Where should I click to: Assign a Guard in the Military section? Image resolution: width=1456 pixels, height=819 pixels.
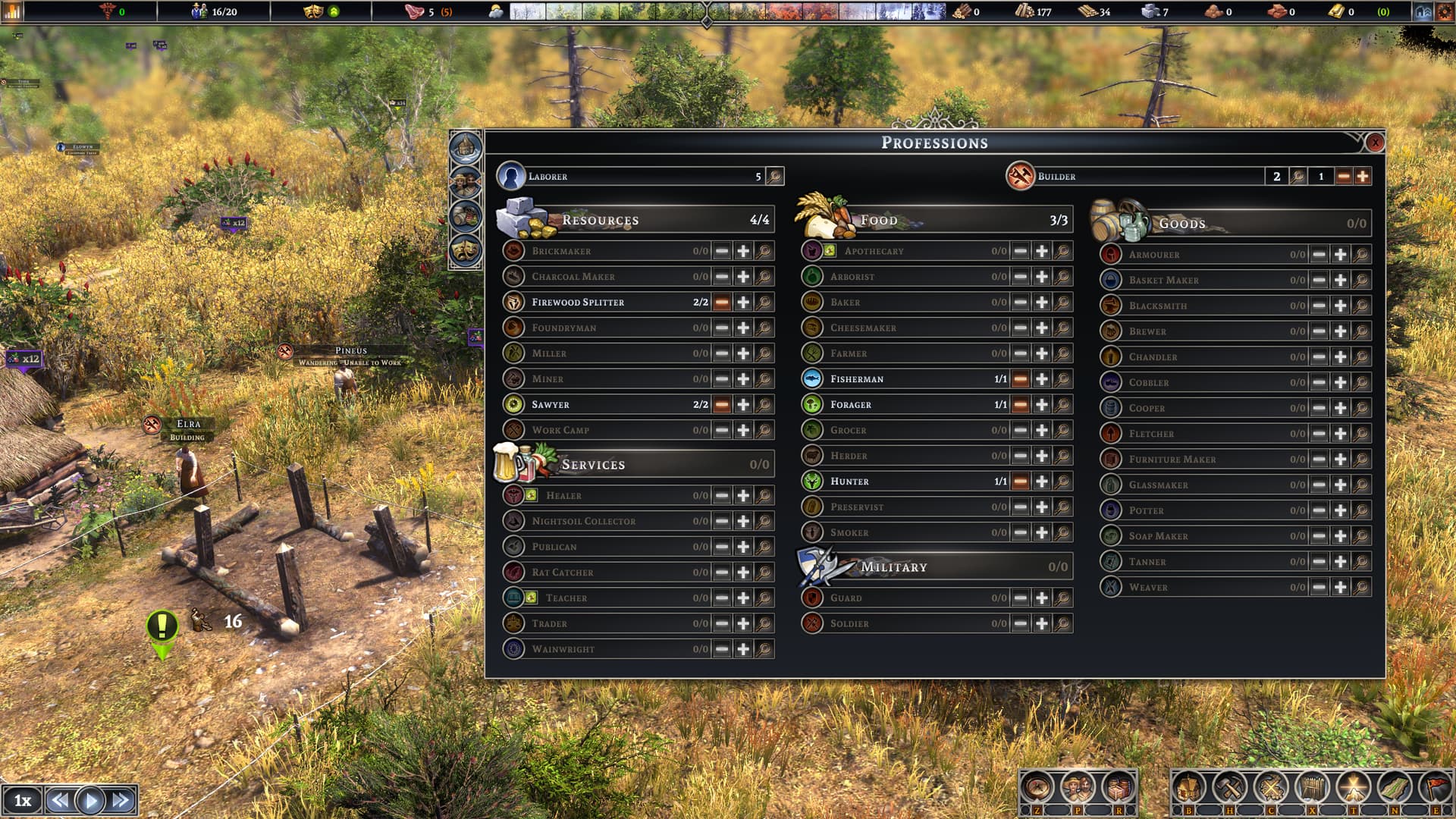(x=1040, y=598)
